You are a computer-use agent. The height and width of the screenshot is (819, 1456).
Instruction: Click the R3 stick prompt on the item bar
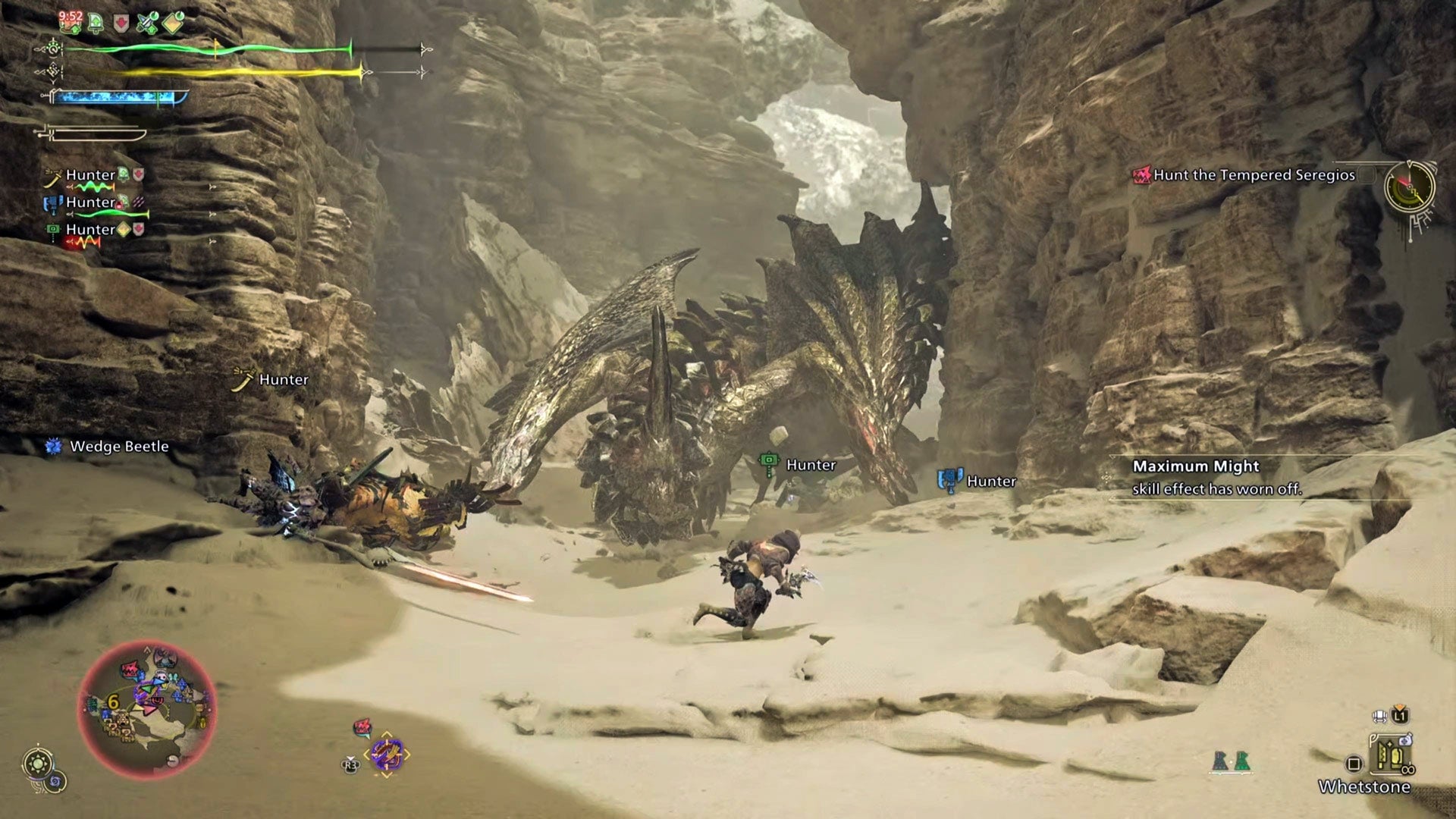(350, 764)
